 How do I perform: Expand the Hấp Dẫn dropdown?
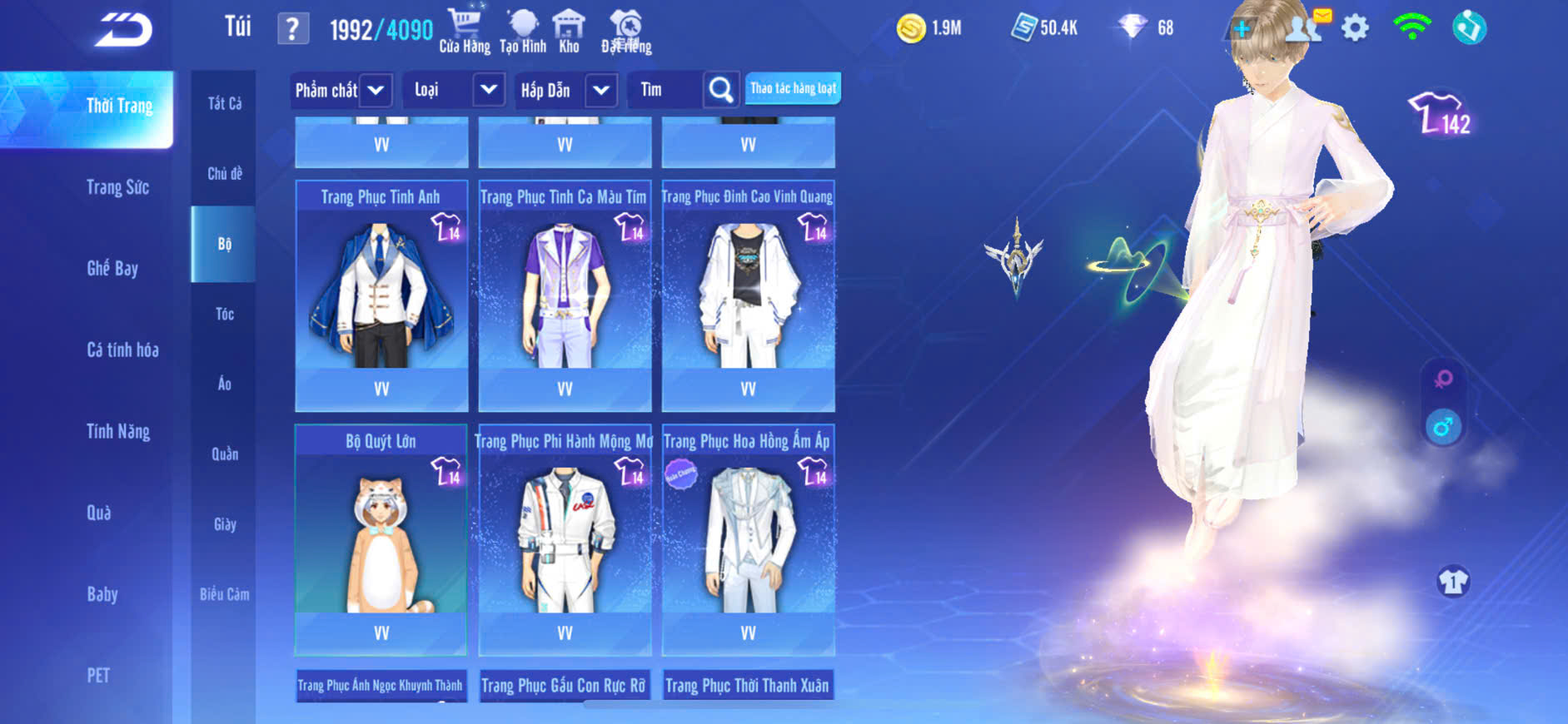[601, 90]
